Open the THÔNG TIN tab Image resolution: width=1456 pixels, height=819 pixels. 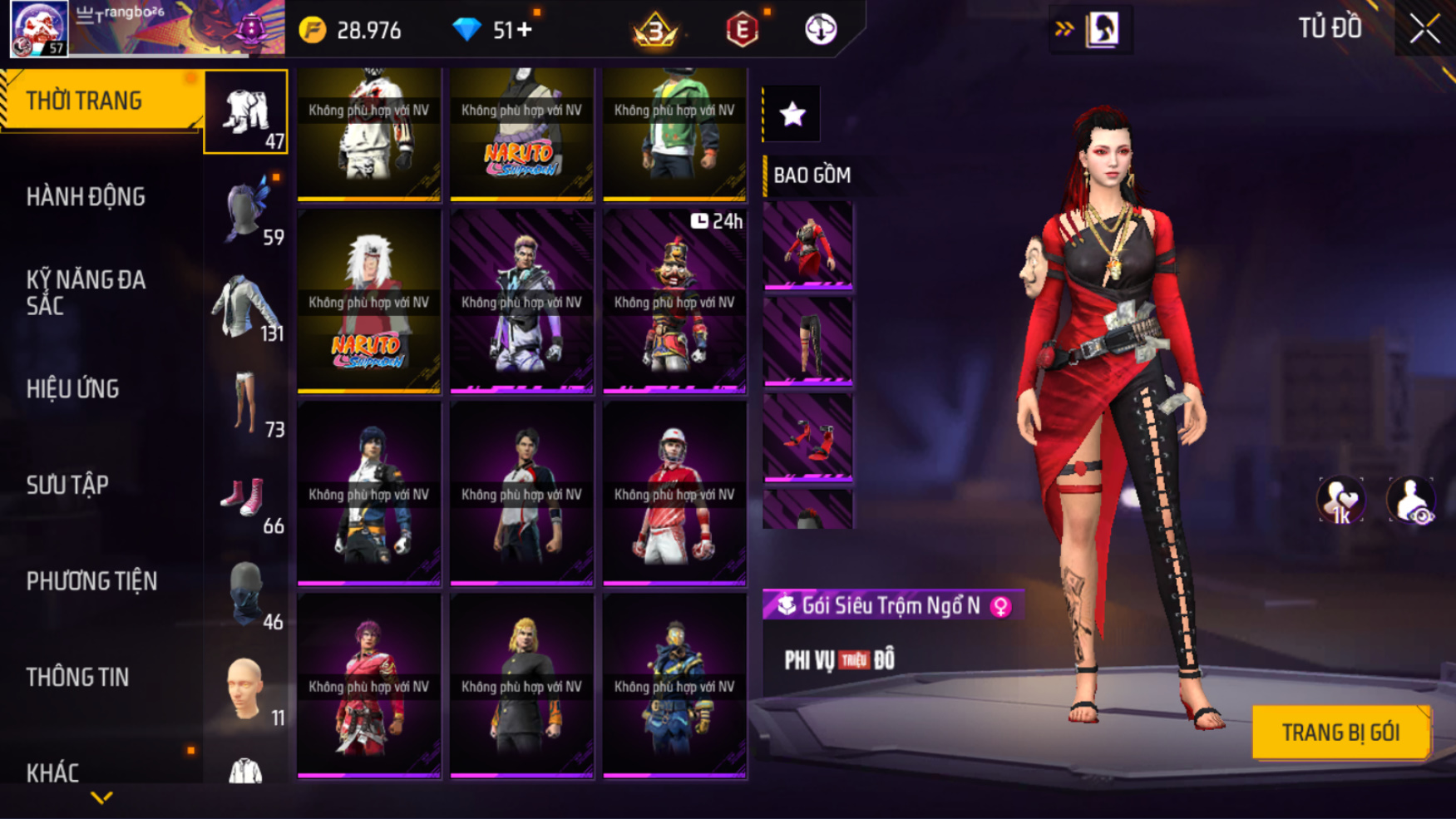pyautogui.click(x=77, y=678)
